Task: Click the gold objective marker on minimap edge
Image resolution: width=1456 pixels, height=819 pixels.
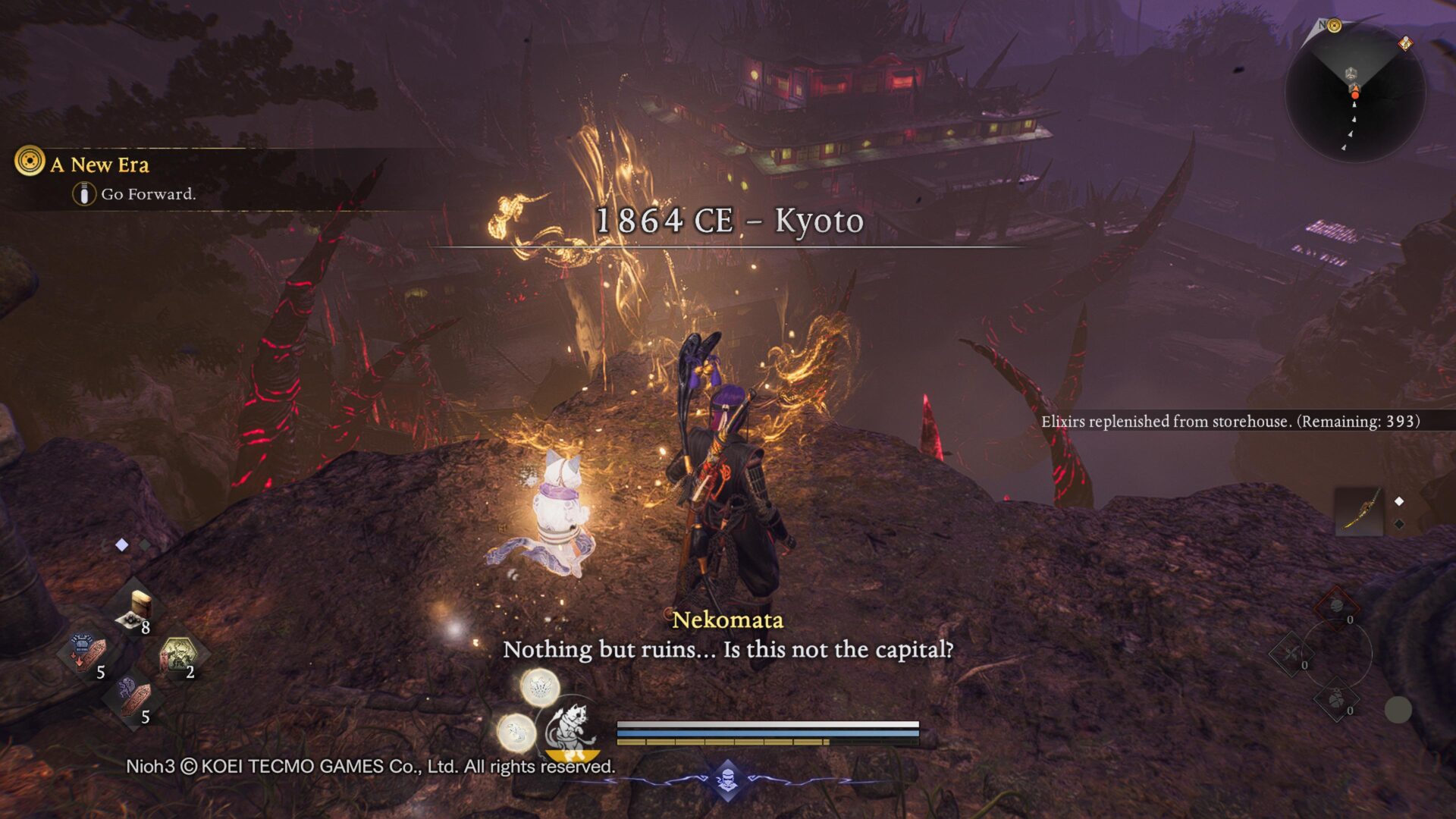Action: pyautogui.click(x=1334, y=27)
